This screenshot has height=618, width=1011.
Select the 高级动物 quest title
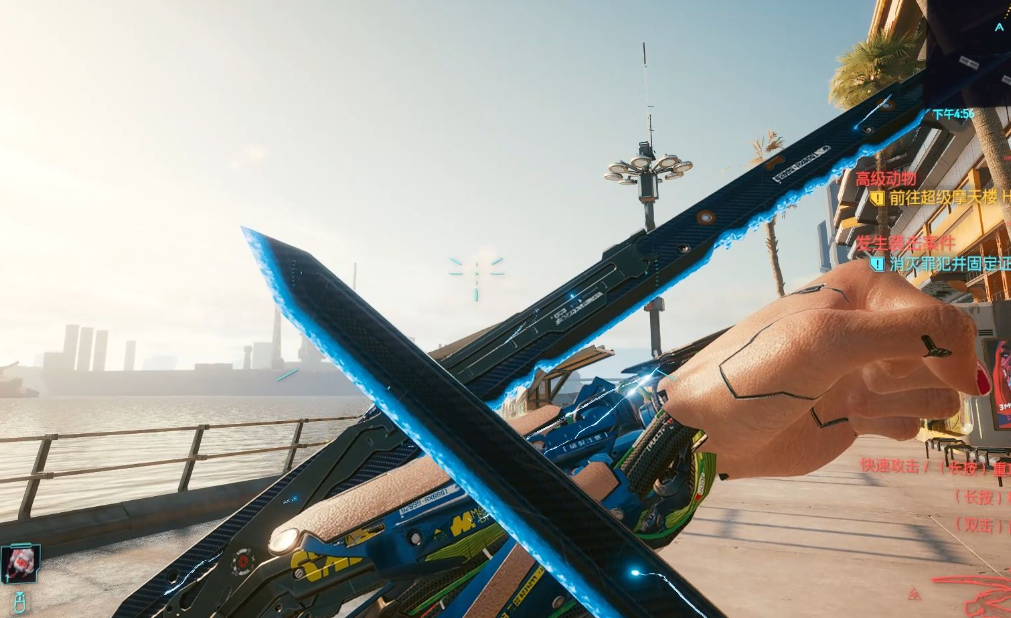[886, 179]
